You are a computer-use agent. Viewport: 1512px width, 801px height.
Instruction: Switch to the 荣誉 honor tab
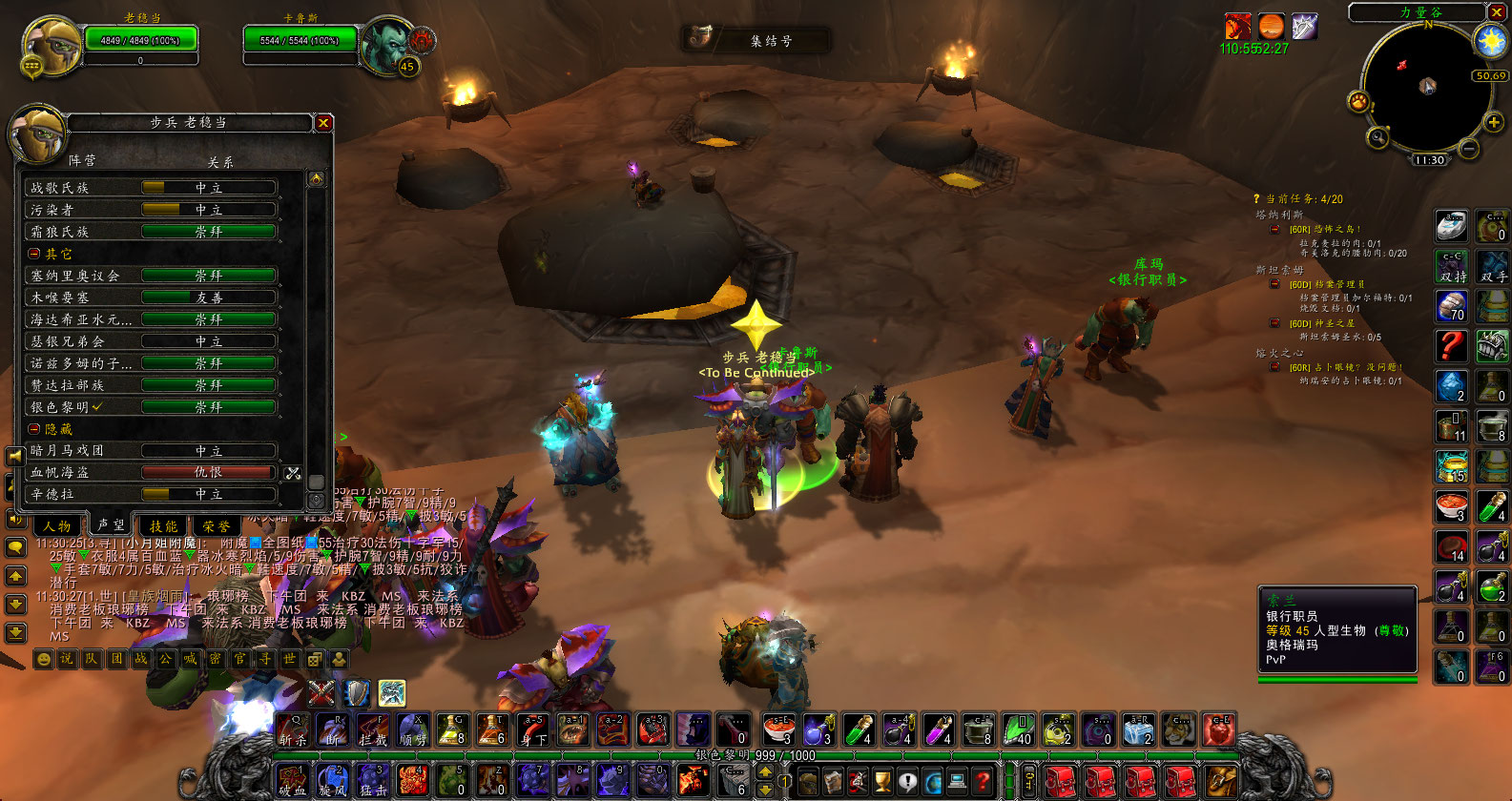(x=216, y=525)
